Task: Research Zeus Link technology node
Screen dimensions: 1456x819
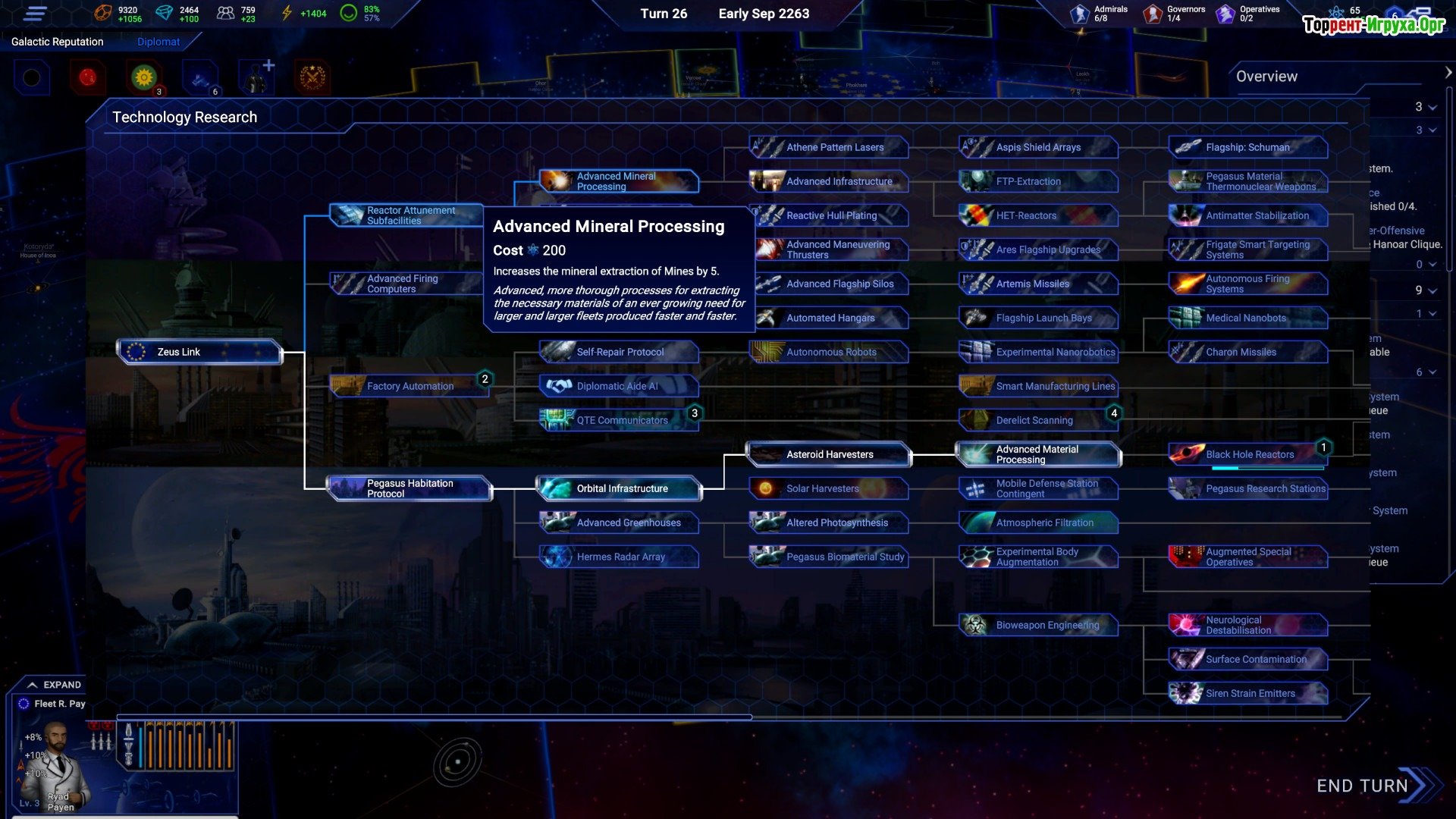Action: pos(200,352)
